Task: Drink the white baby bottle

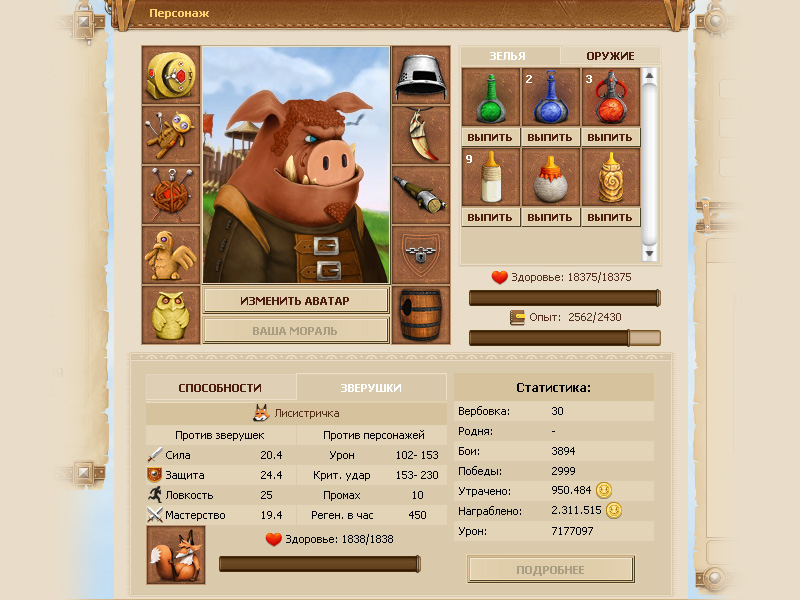Action: [490, 217]
